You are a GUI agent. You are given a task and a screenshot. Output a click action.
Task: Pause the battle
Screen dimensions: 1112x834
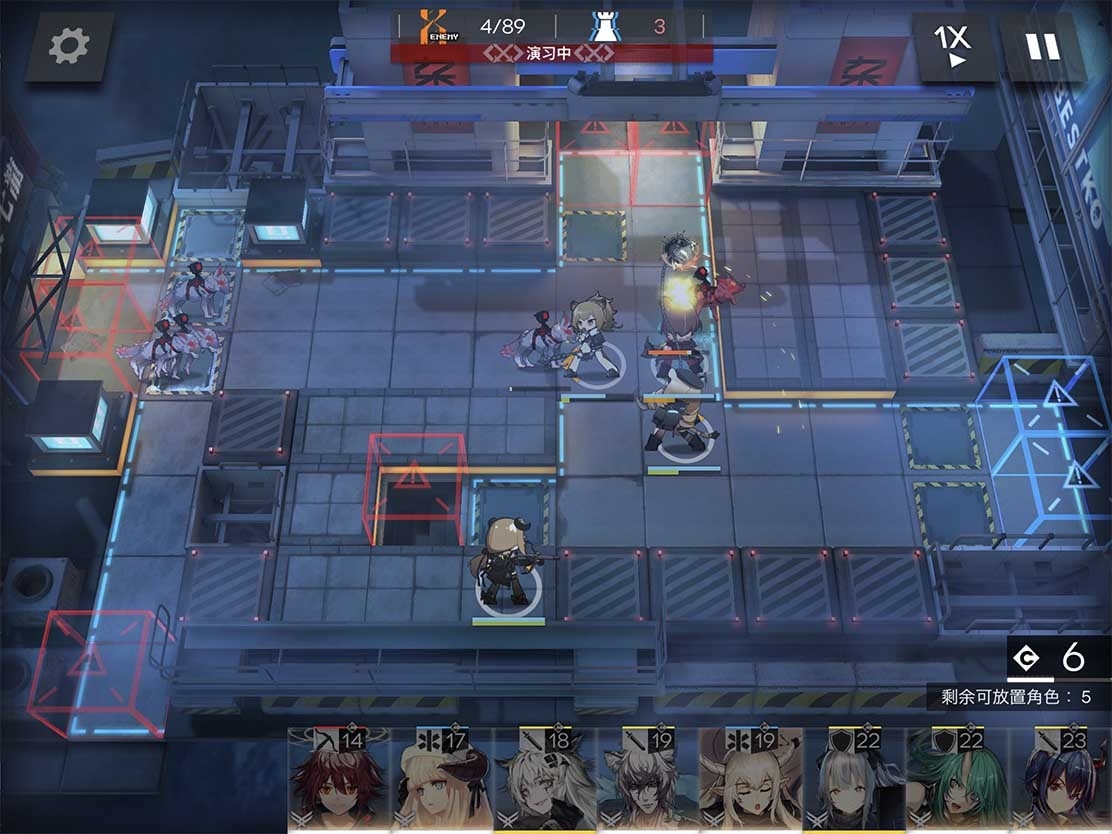[x=1042, y=46]
